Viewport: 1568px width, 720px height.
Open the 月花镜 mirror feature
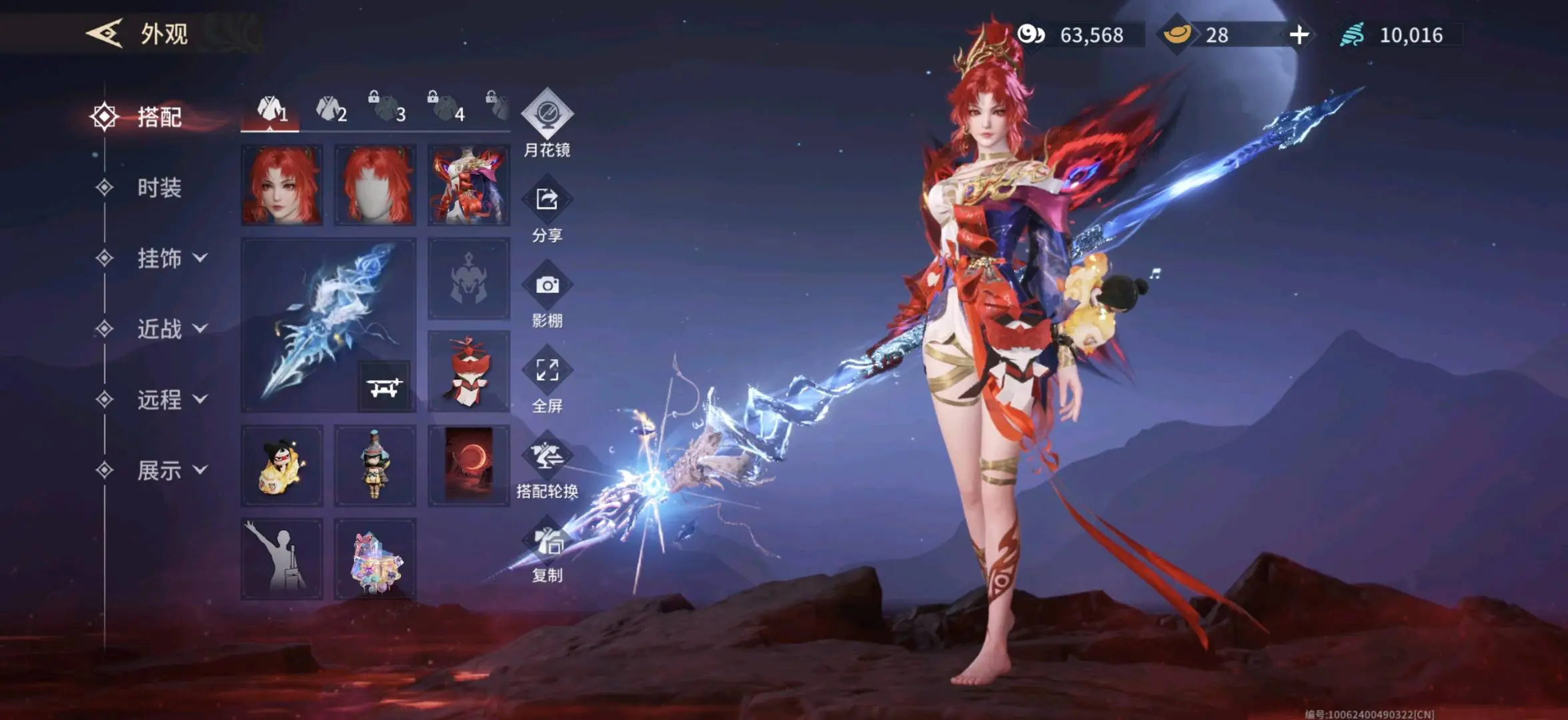click(x=547, y=123)
